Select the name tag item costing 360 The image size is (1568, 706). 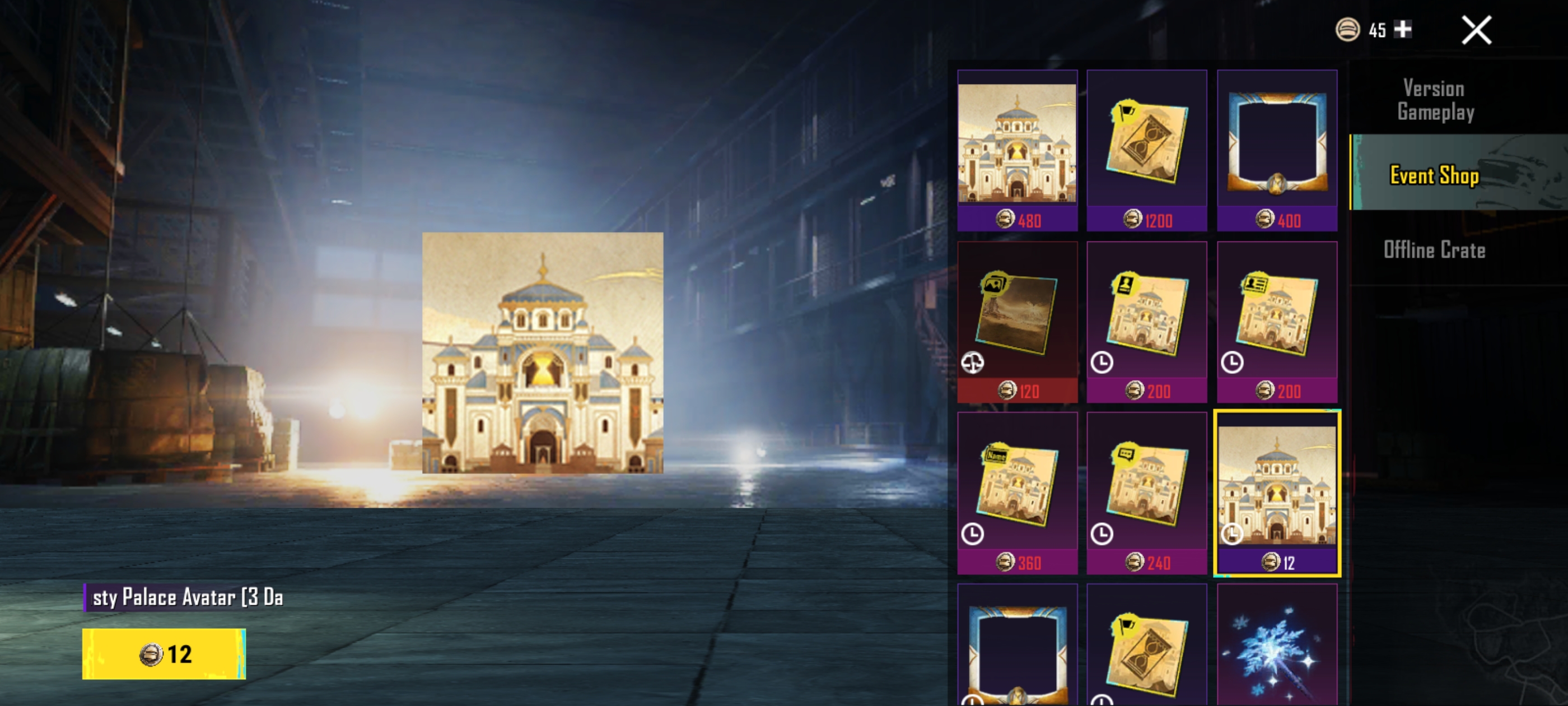(x=1017, y=493)
